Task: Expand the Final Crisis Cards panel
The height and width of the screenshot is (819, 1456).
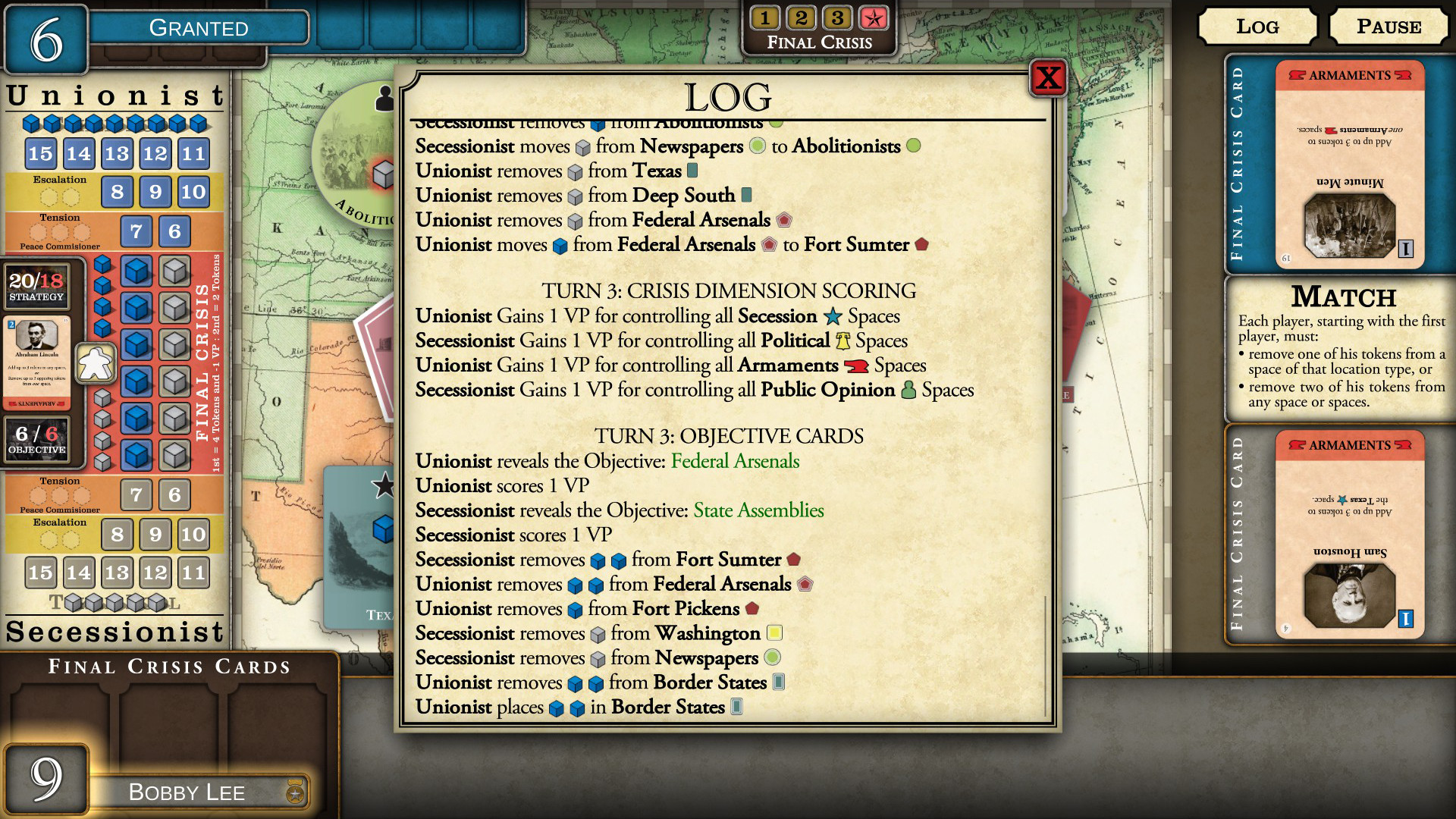Action: (x=168, y=667)
